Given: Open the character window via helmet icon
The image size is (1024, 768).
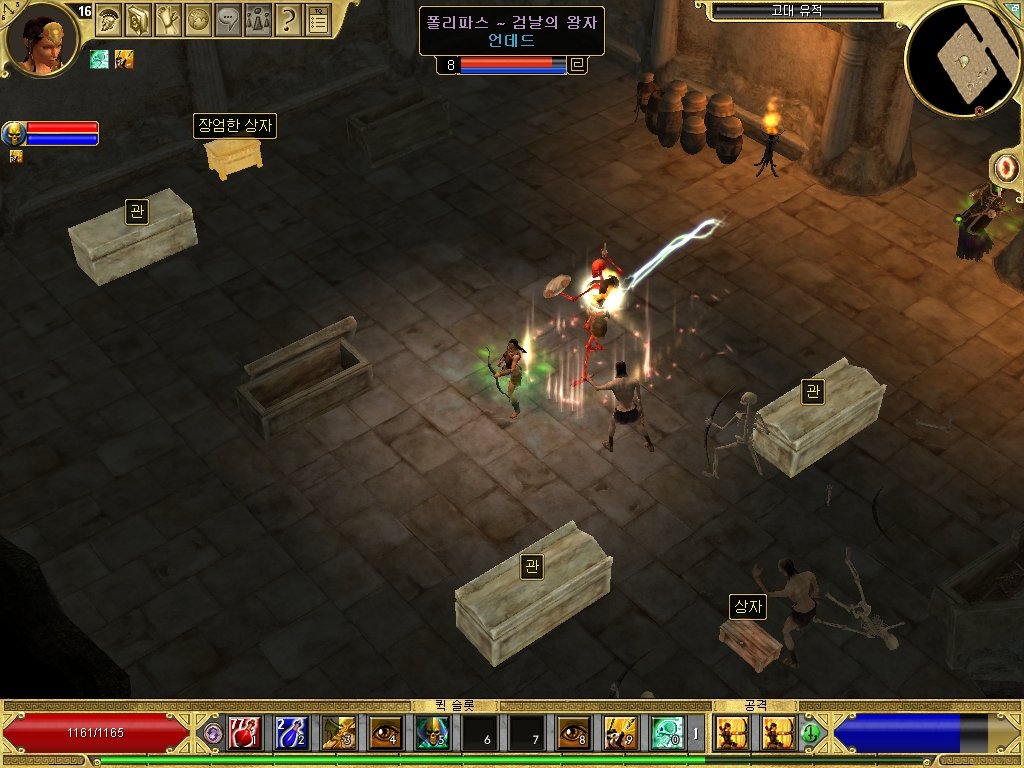Looking at the screenshot, I should 107,19.
